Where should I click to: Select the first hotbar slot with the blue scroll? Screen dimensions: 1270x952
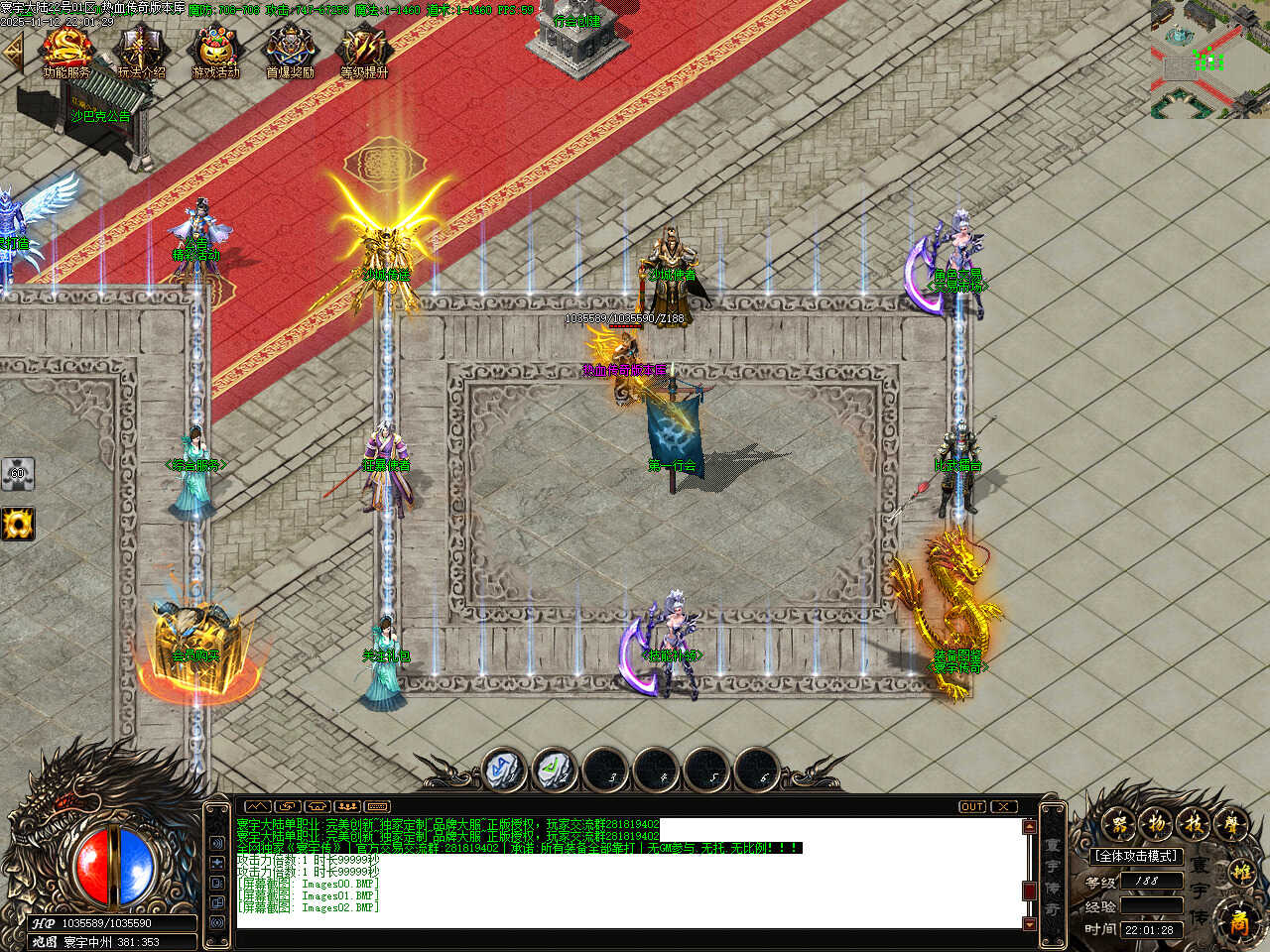(x=505, y=770)
